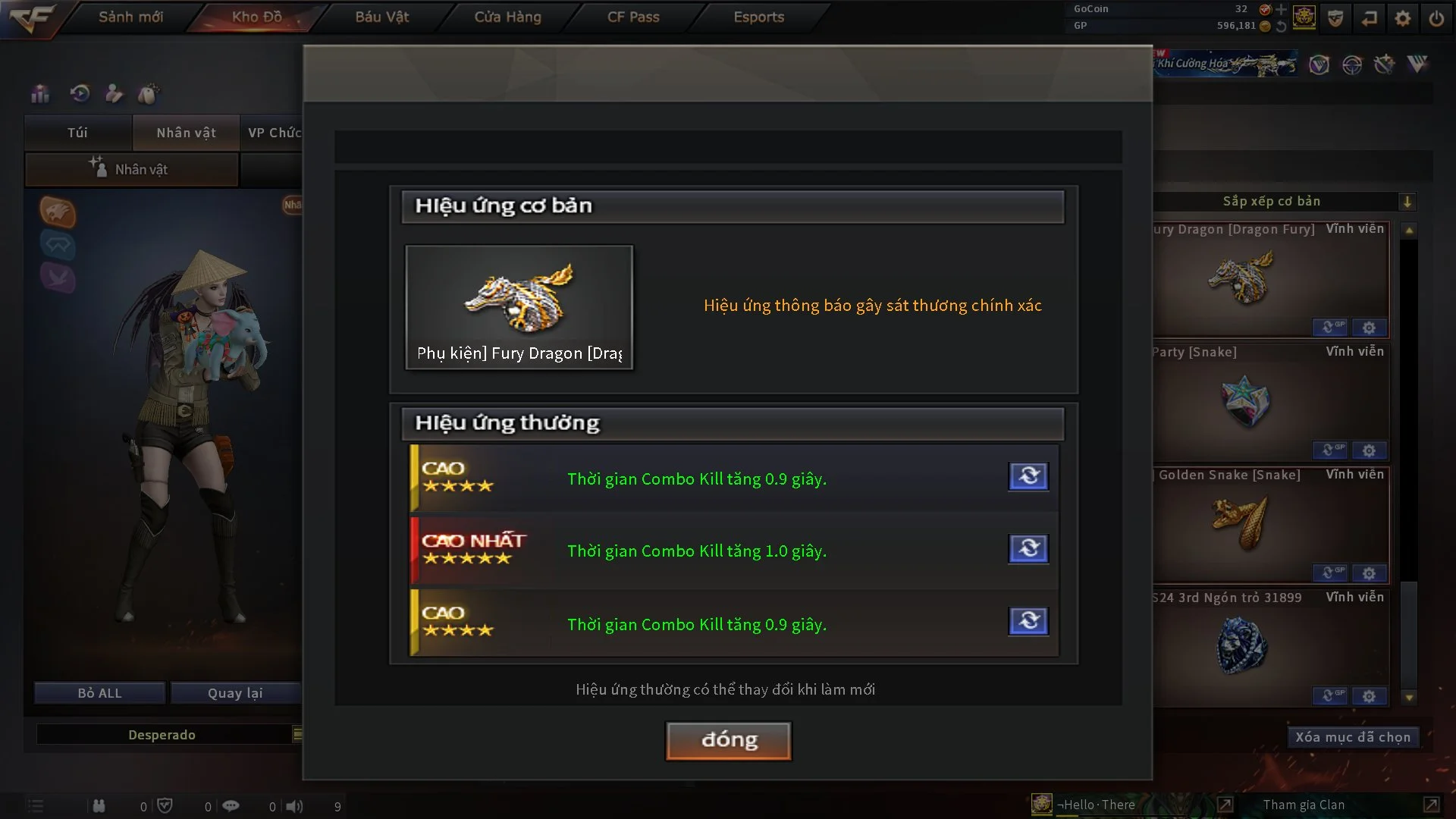Open the settings gear in the top bar
The height and width of the screenshot is (819, 1456).
tap(1402, 18)
